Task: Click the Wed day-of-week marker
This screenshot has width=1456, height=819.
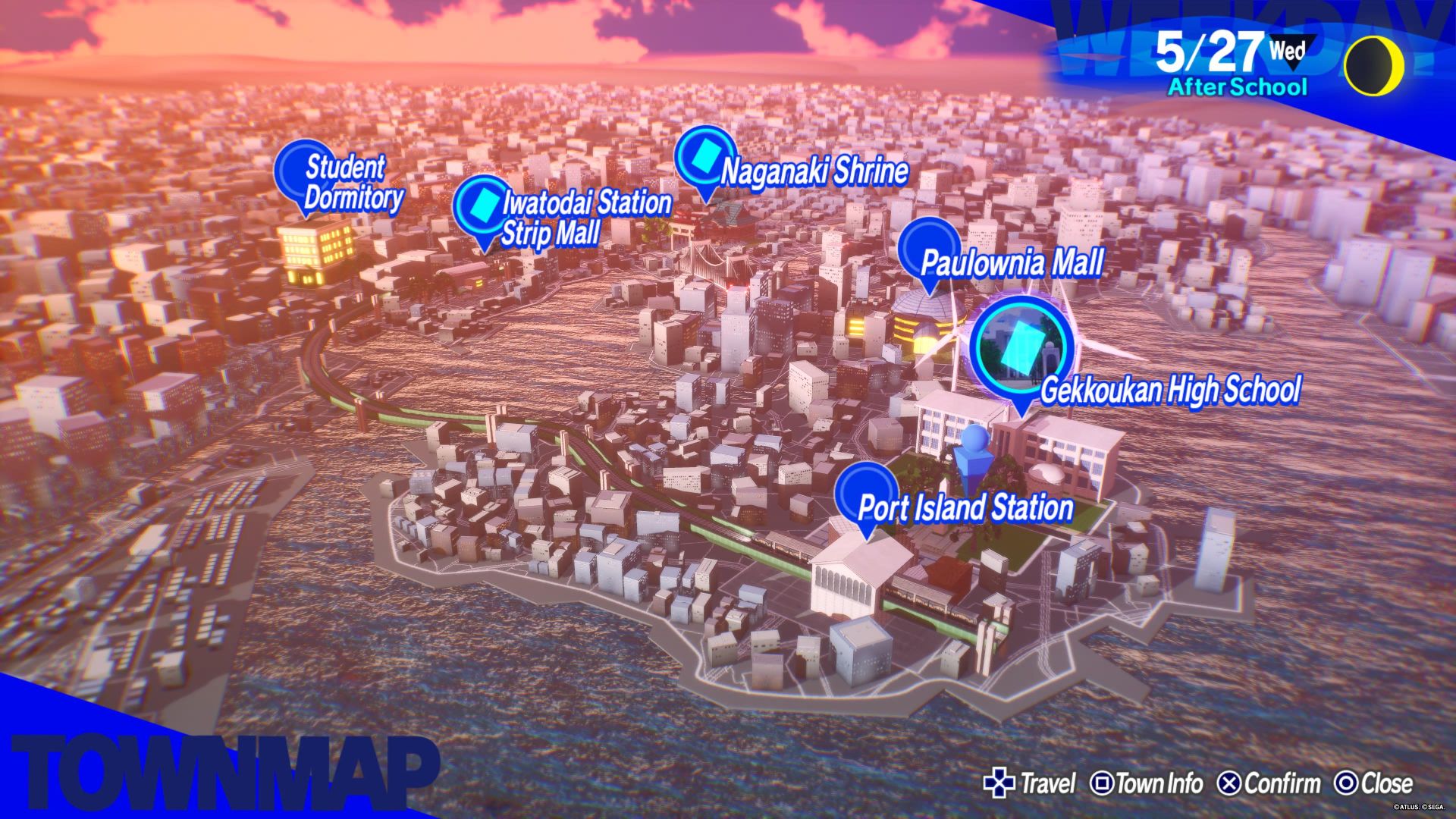Action: [1287, 50]
